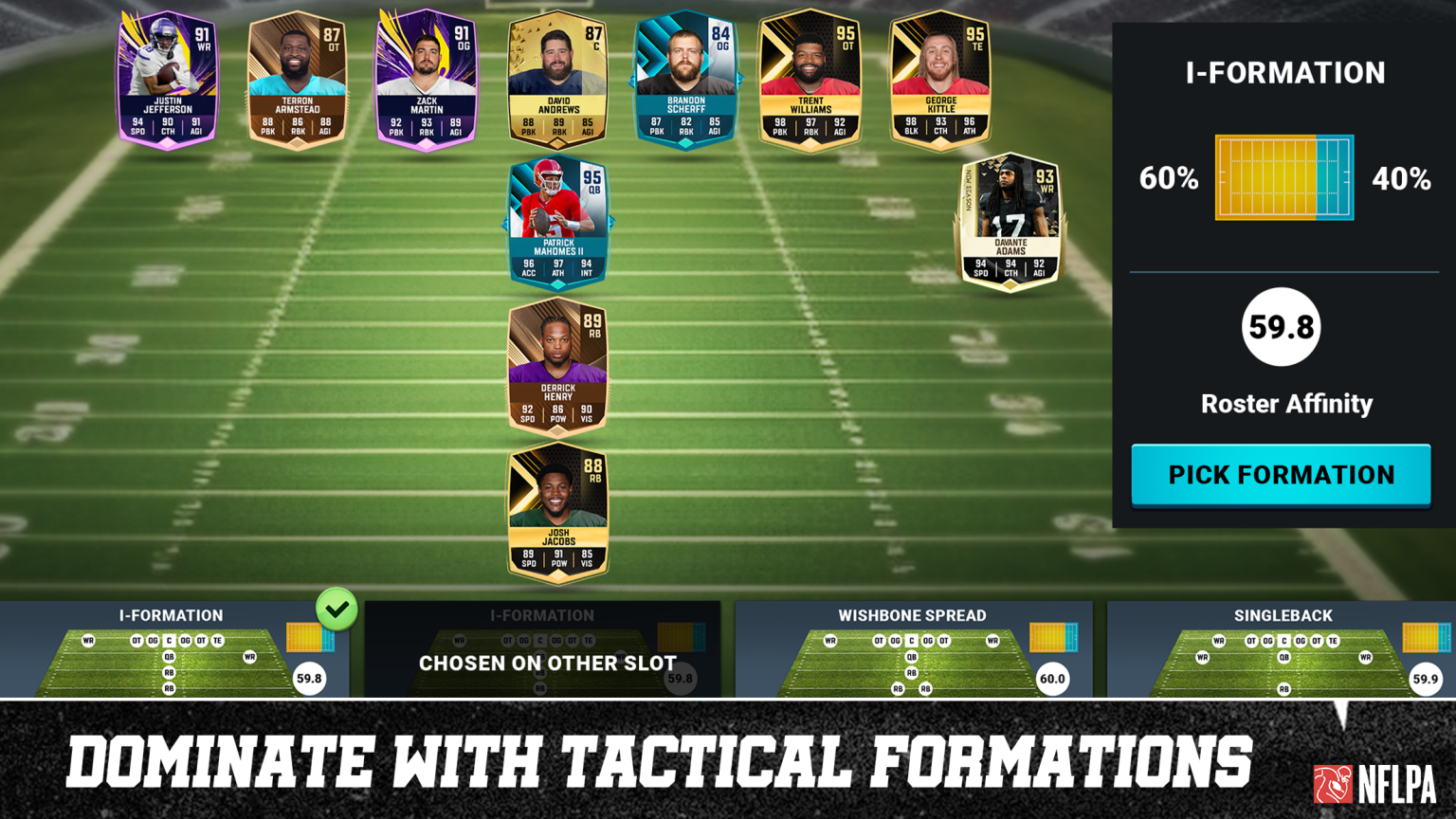Choose the Josh Jacobs card
Image resolution: width=1456 pixels, height=819 pixels.
(x=557, y=512)
